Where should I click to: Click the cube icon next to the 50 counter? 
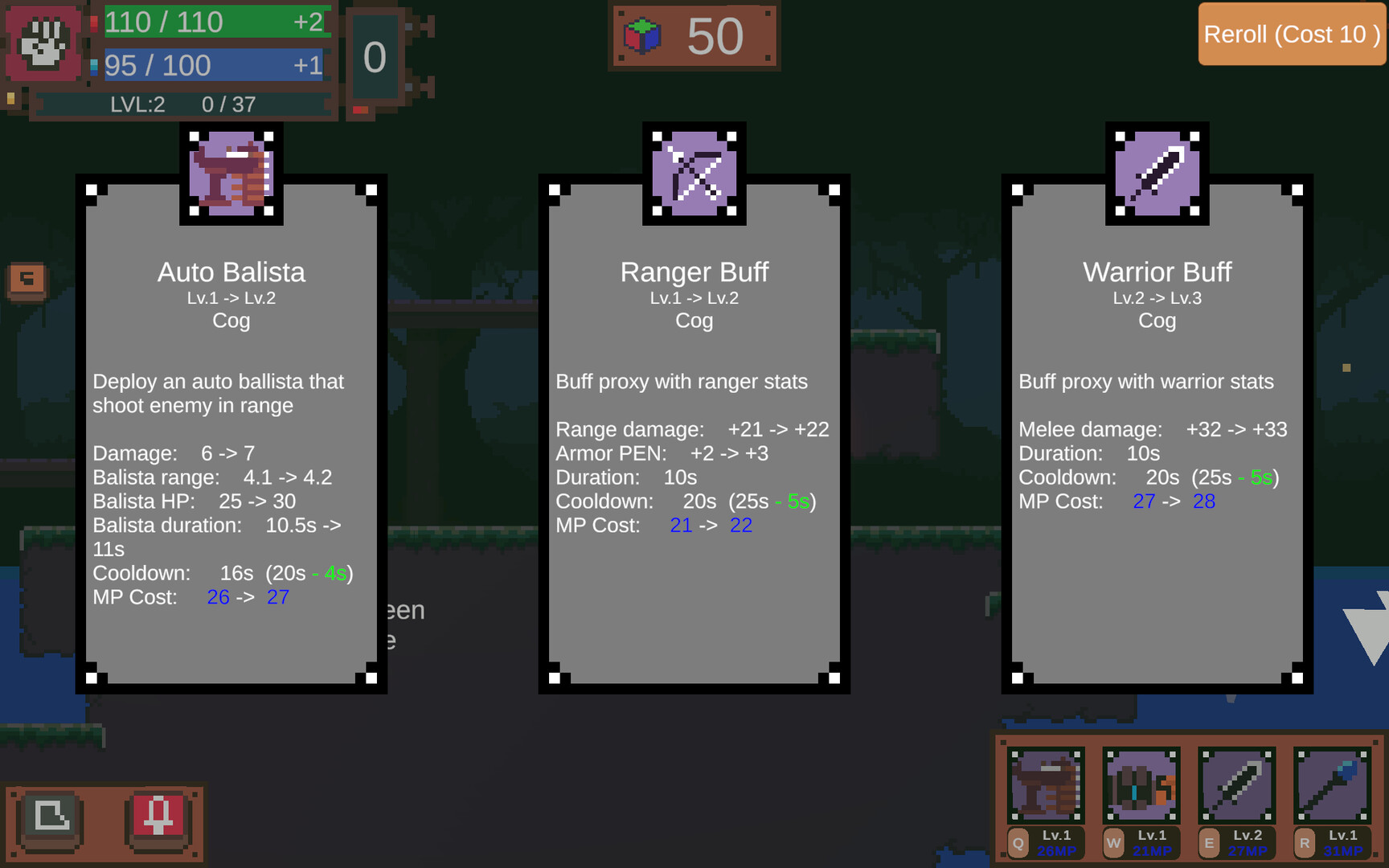pyautogui.click(x=641, y=35)
